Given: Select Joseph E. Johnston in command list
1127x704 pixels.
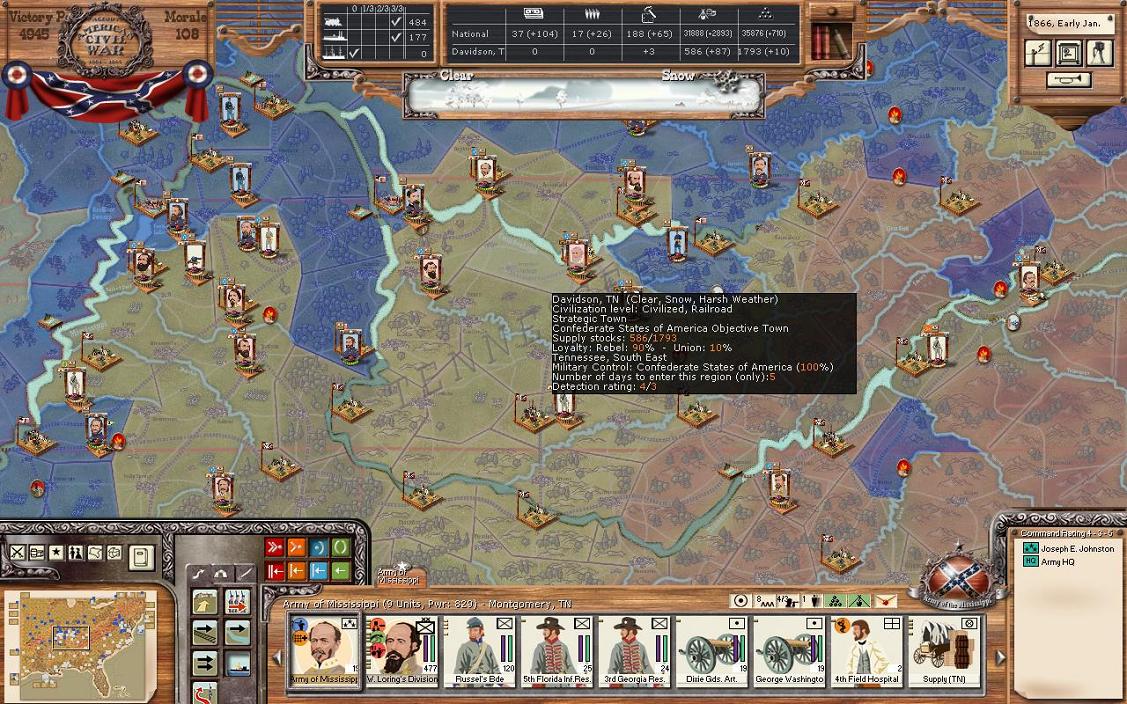Looking at the screenshot, I should (x=1076, y=548).
